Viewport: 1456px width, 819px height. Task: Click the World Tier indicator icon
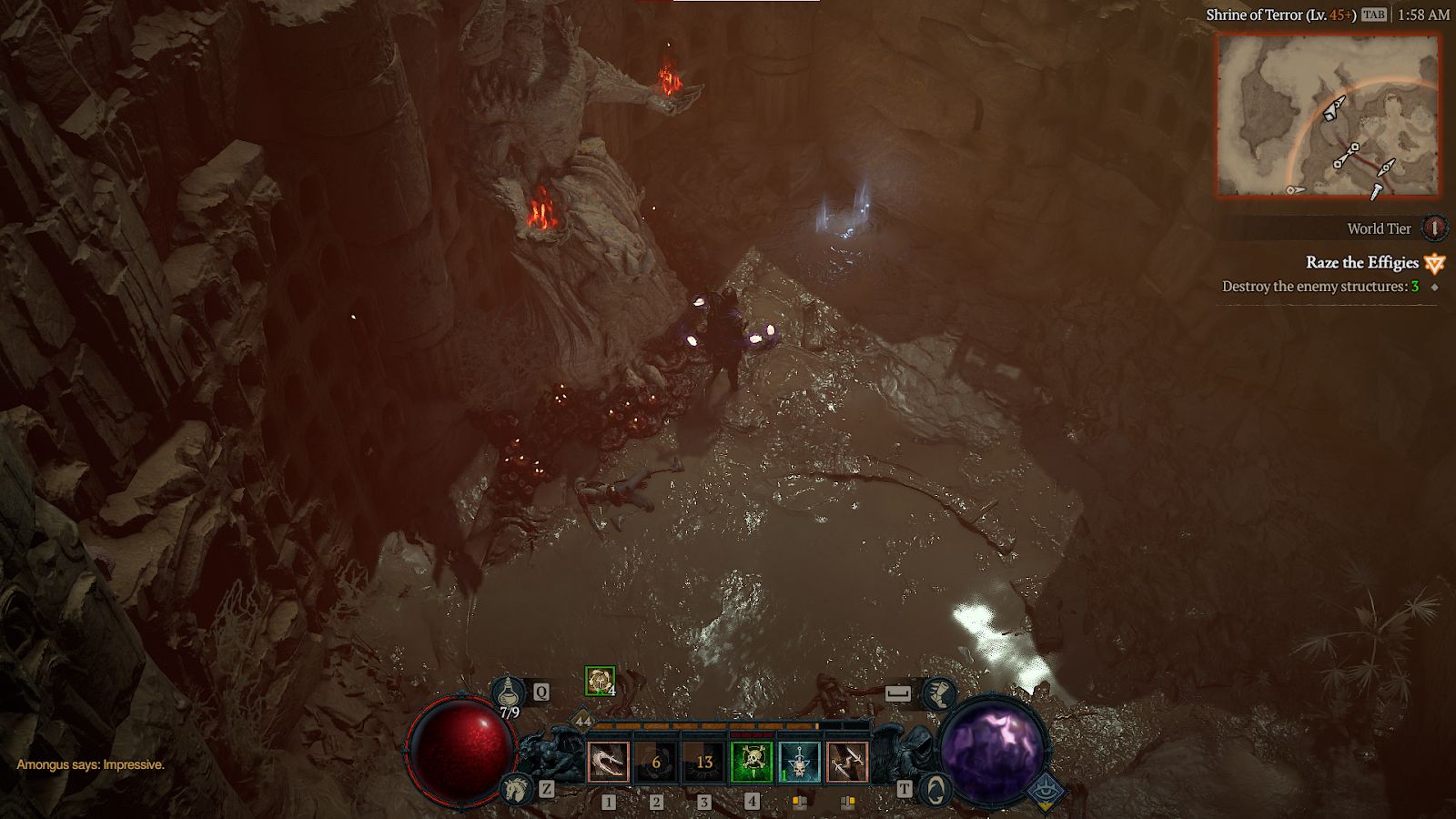pos(1434,227)
